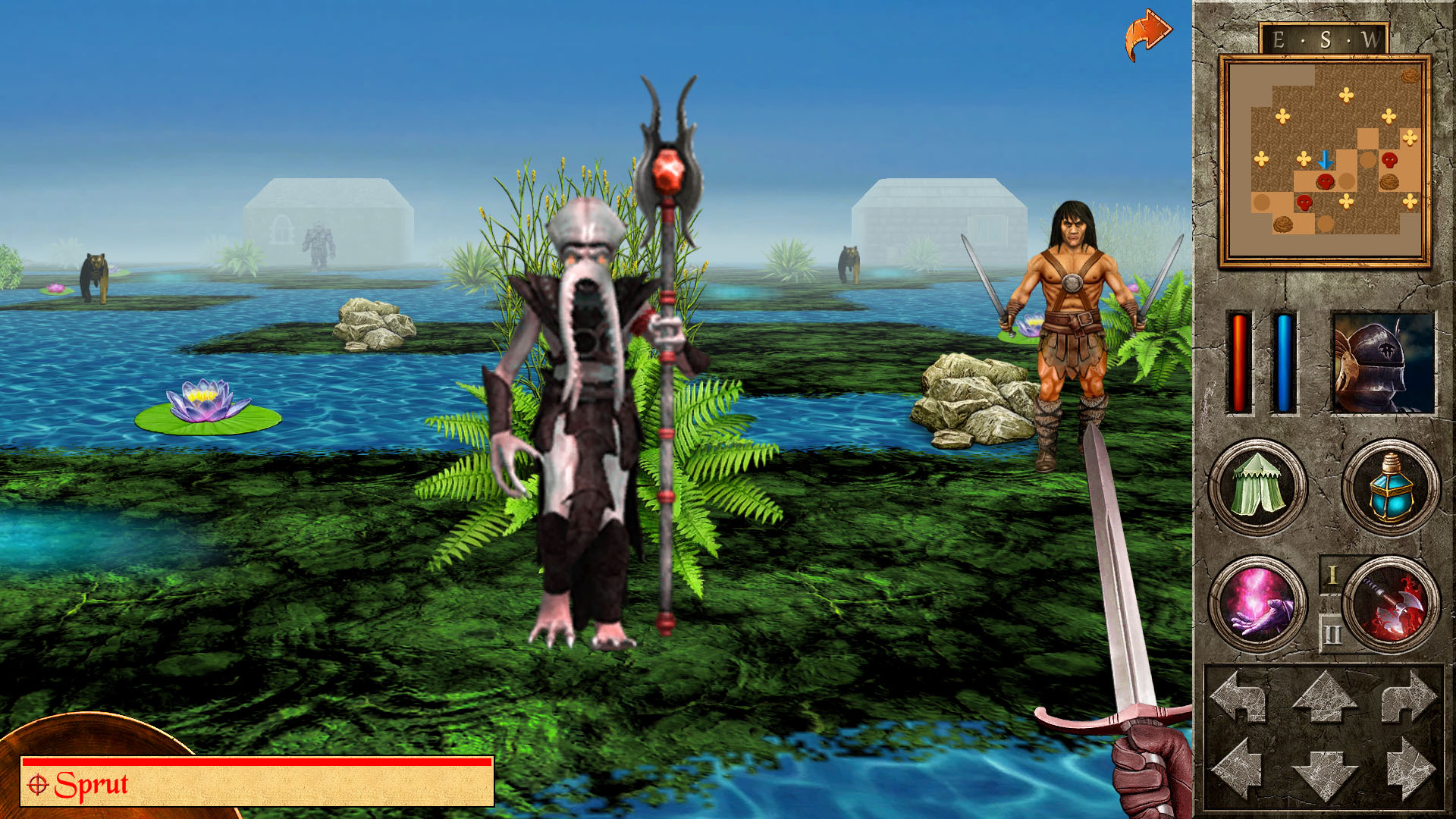Image resolution: width=1456 pixels, height=819 pixels.
Task: Move forward with the up arrow
Action: coord(1324,696)
